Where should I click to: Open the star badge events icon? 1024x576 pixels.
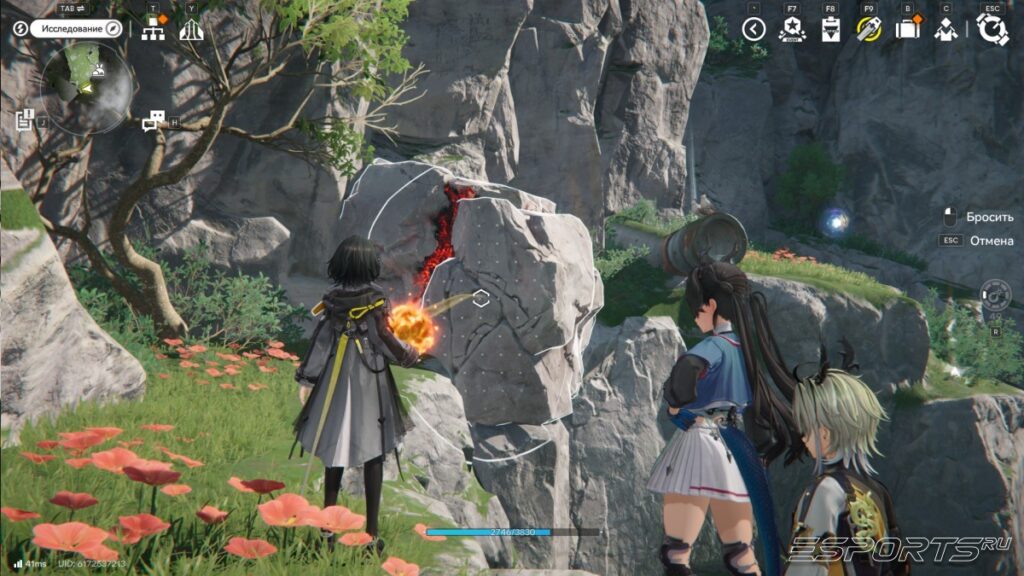click(x=792, y=30)
